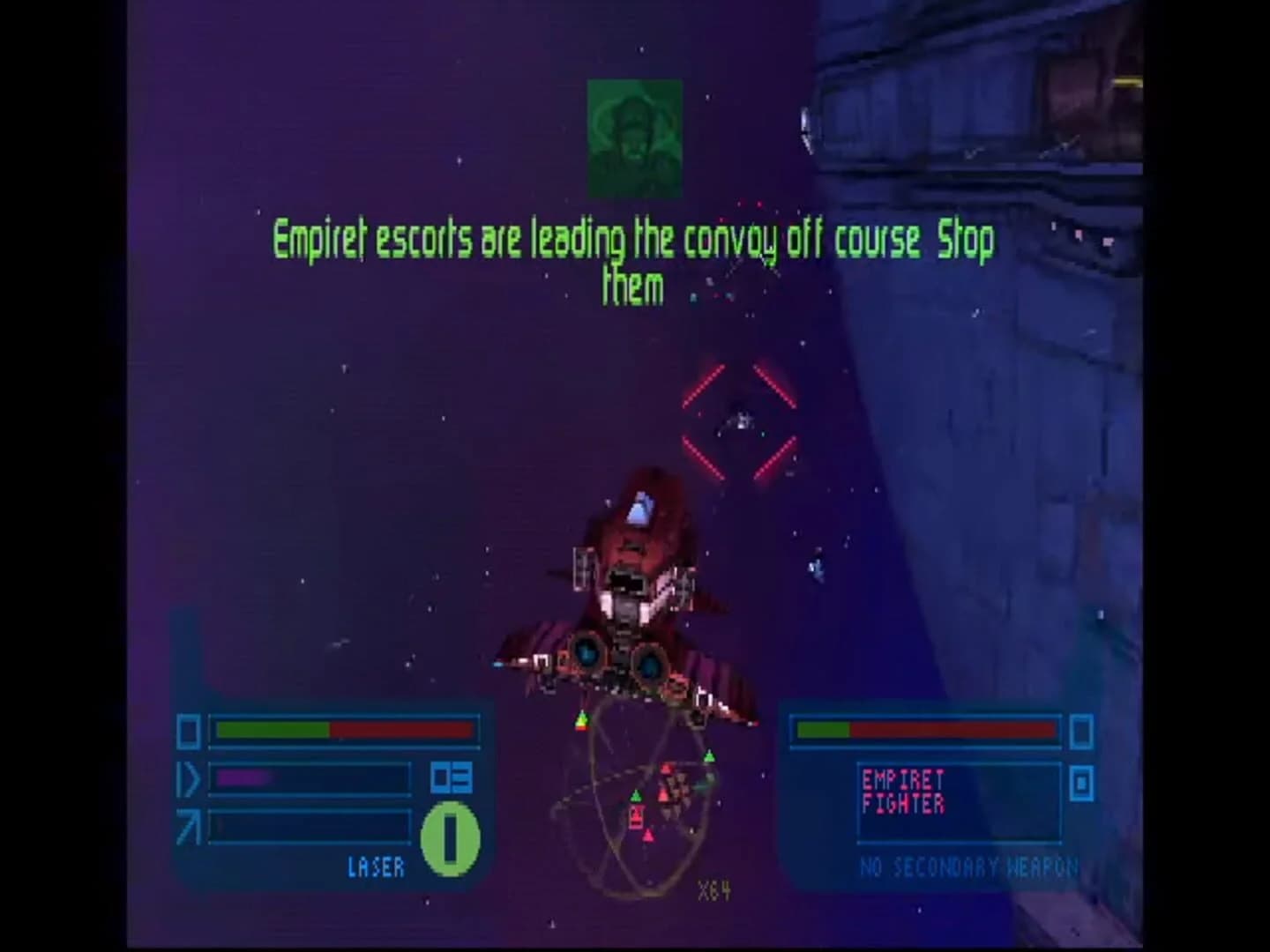This screenshot has width=1270, height=952.
Task: Select the hull integrity square icon
Action: pyautogui.click(x=188, y=729)
